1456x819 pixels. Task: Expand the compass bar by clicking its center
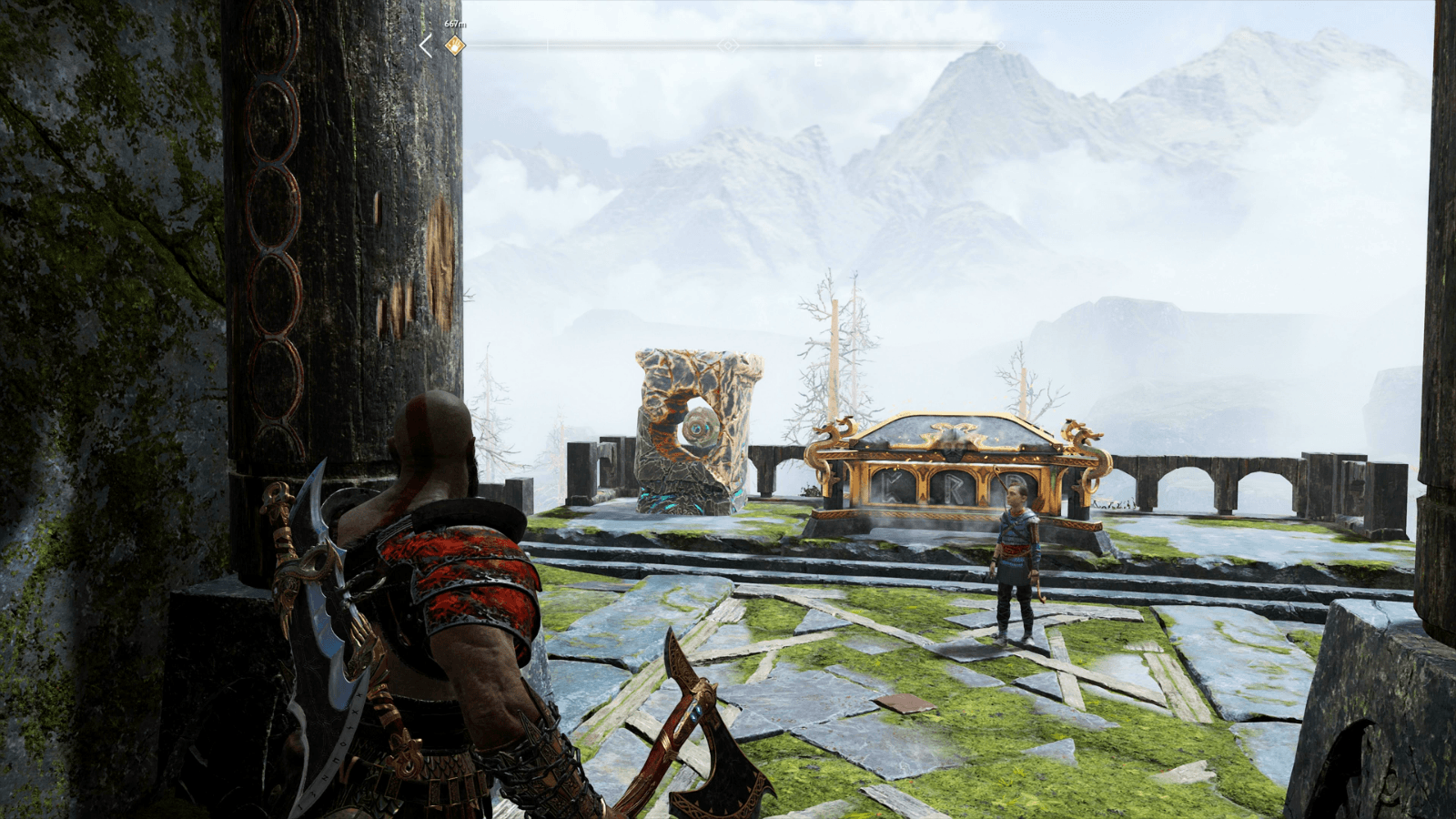coord(728,45)
